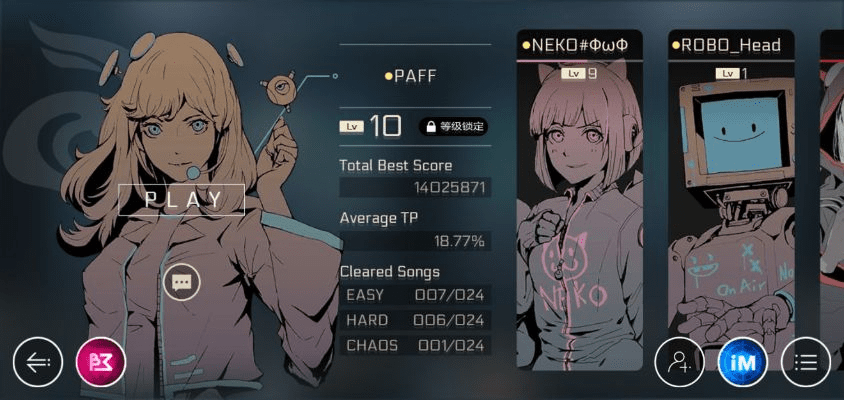Open the pink logo button
Screen dimensions: 844x400
101,362
